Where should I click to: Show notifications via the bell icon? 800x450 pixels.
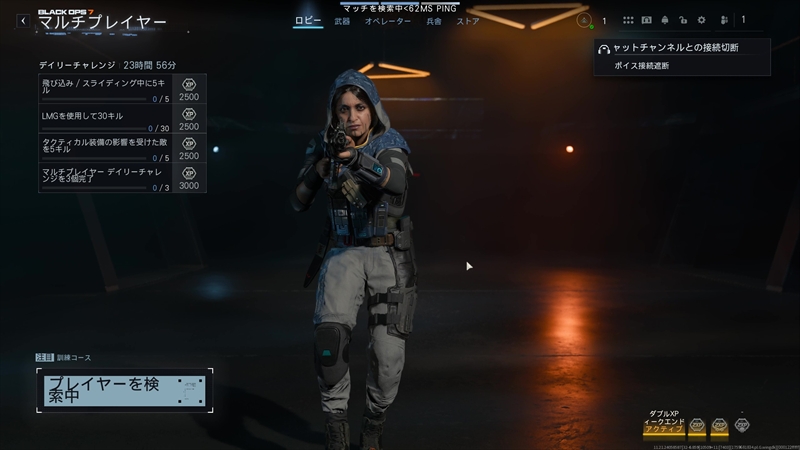[x=664, y=20]
